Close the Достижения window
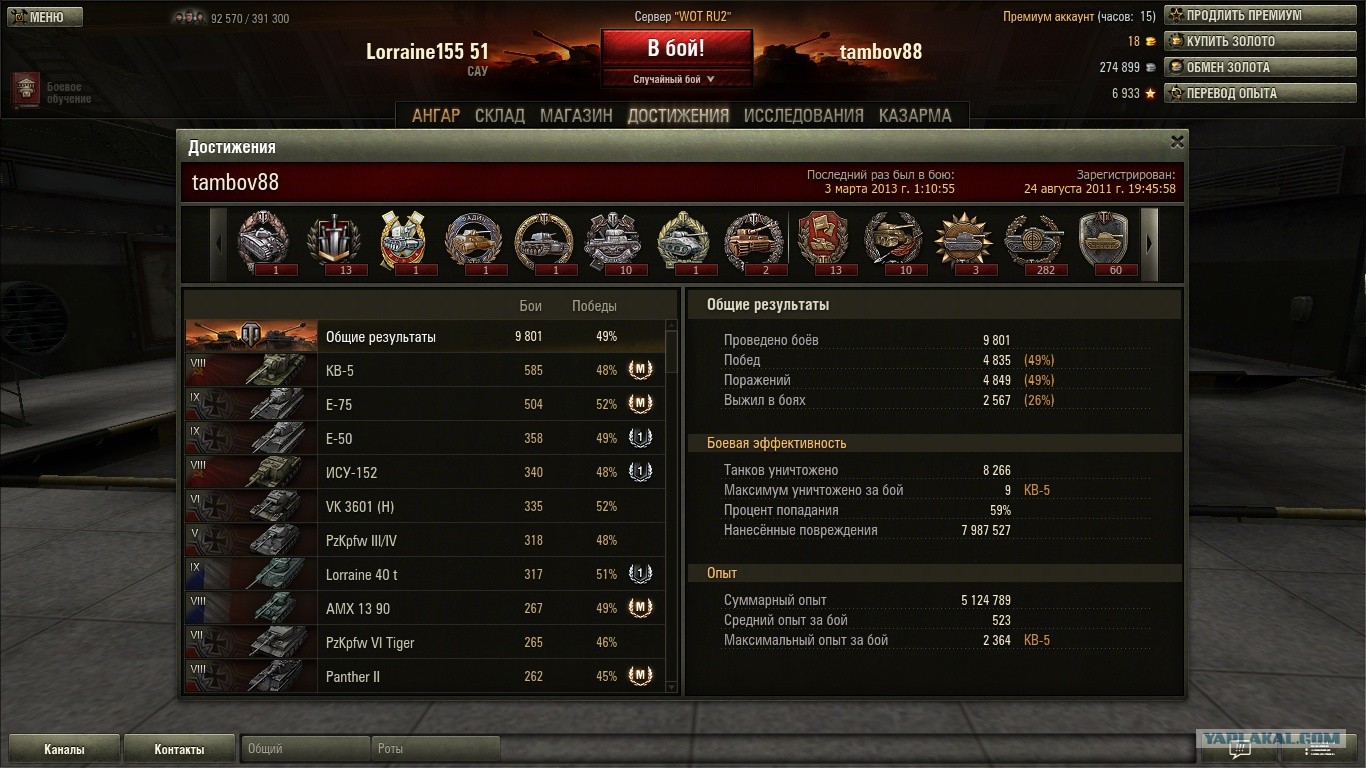Viewport: 1366px width, 768px height. pos(1177,142)
